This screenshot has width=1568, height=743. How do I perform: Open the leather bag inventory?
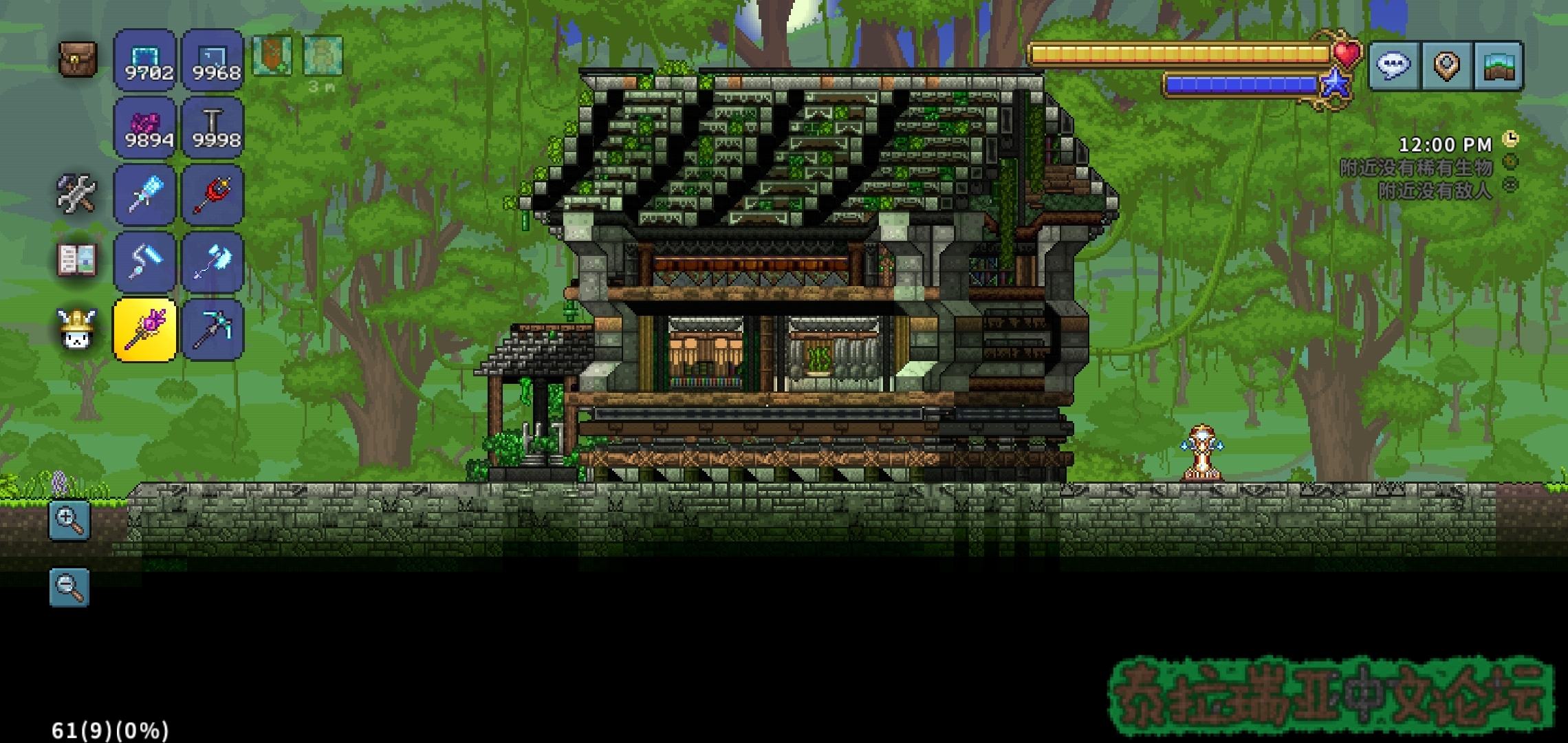pyautogui.click(x=78, y=58)
